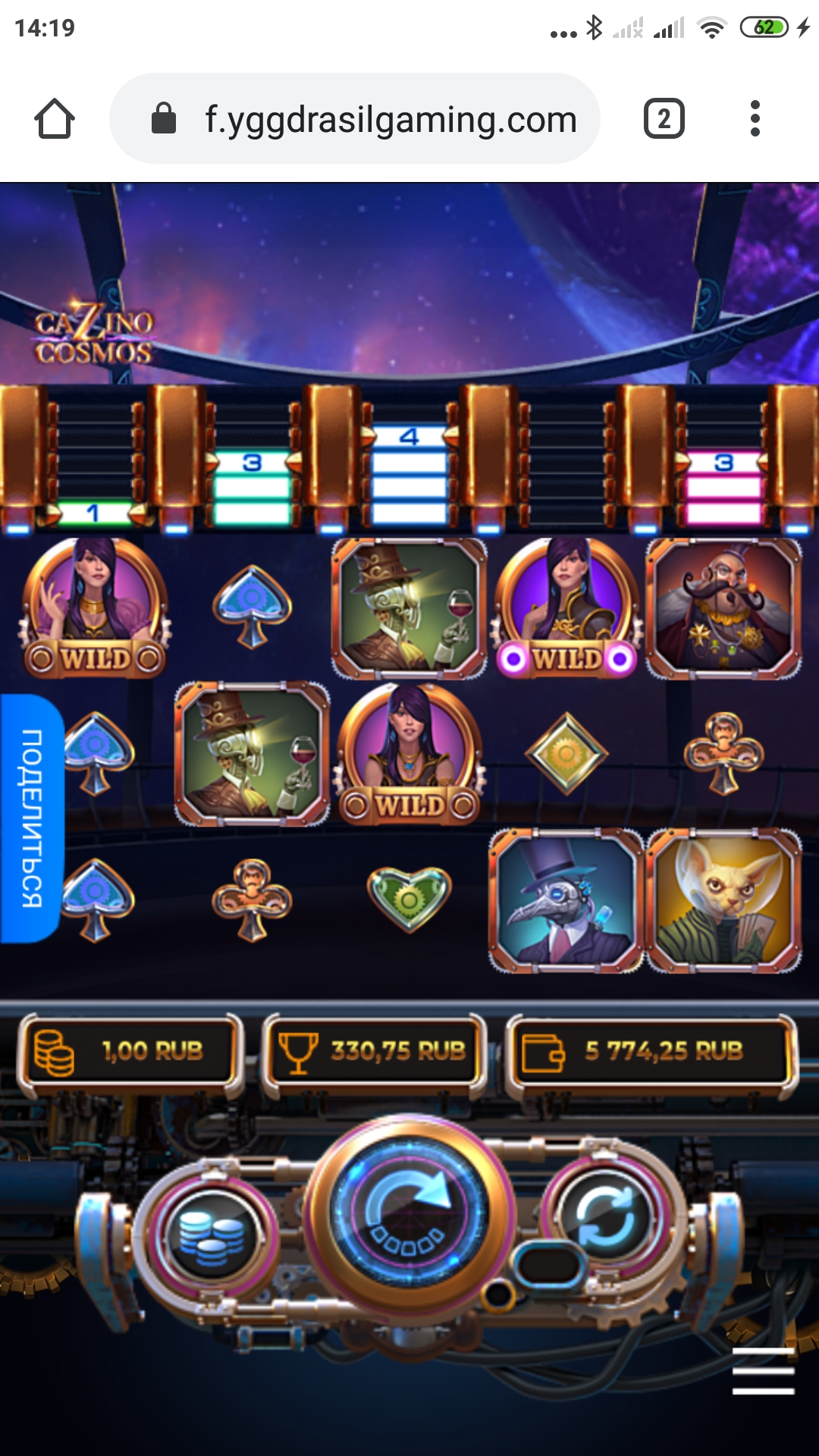The width and height of the screenshot is (819, 1456).
Task: Tap the 1,00 RUB bet panel
Action: 130,1051
